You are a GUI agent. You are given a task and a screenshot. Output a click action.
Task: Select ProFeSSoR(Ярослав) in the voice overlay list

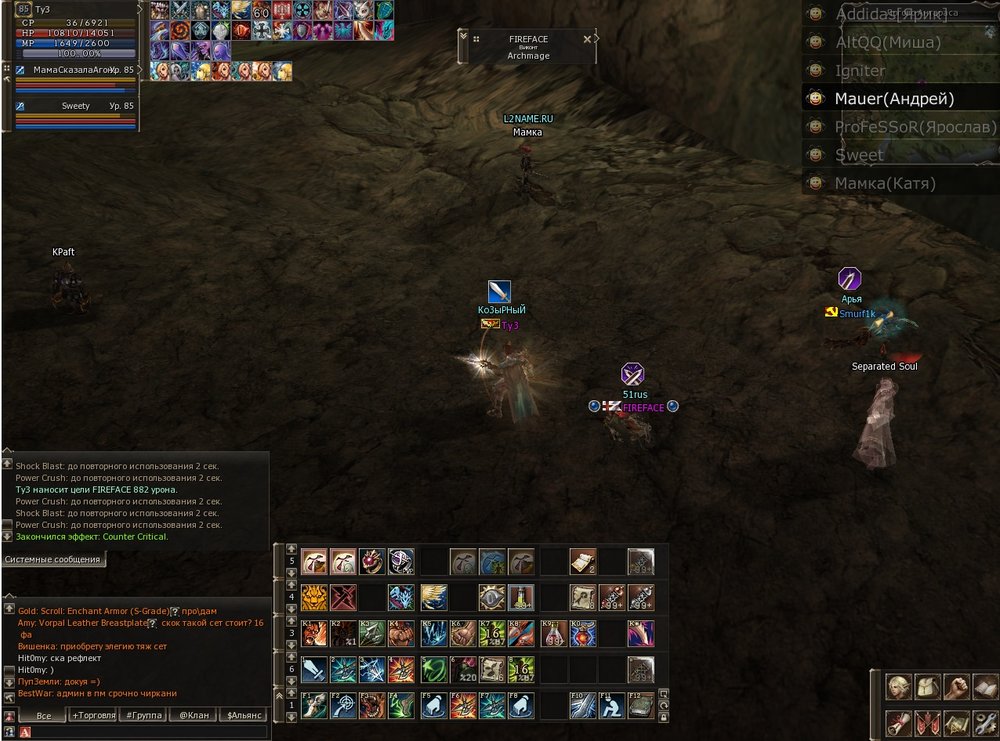915,127
